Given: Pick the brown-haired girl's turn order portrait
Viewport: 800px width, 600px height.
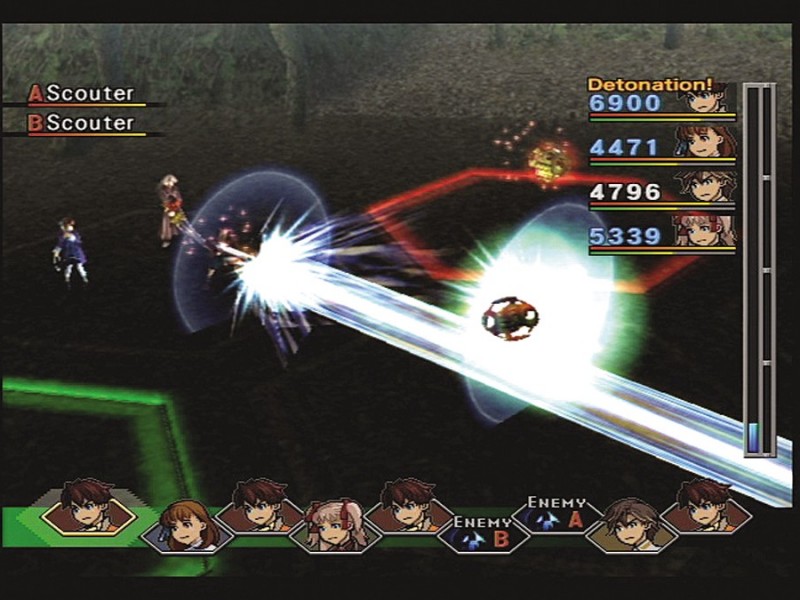Looking at the screenshot, I should pyautogui.click(x=187, y=524).
